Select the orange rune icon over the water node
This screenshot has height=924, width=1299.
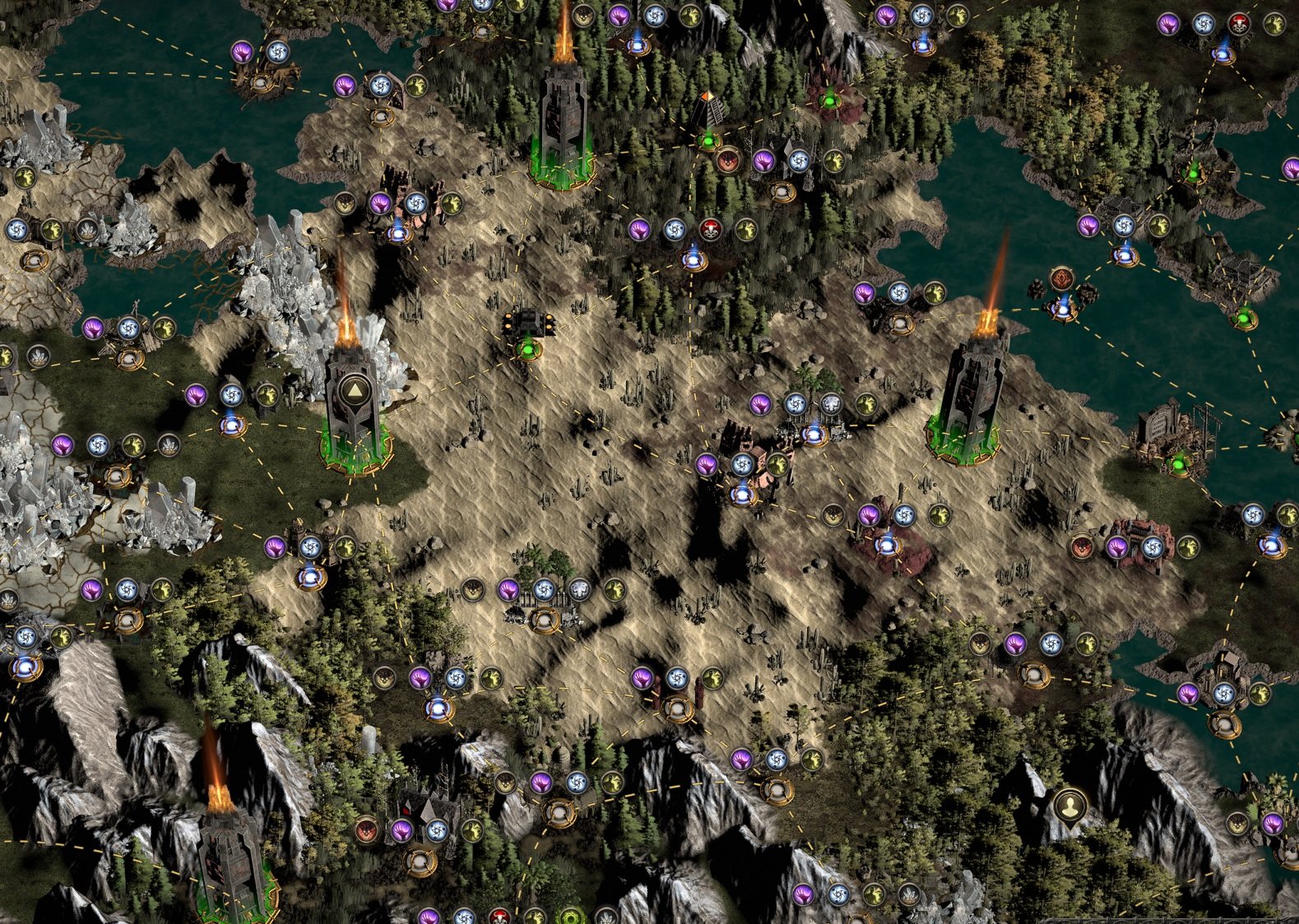coord(1062,278)
